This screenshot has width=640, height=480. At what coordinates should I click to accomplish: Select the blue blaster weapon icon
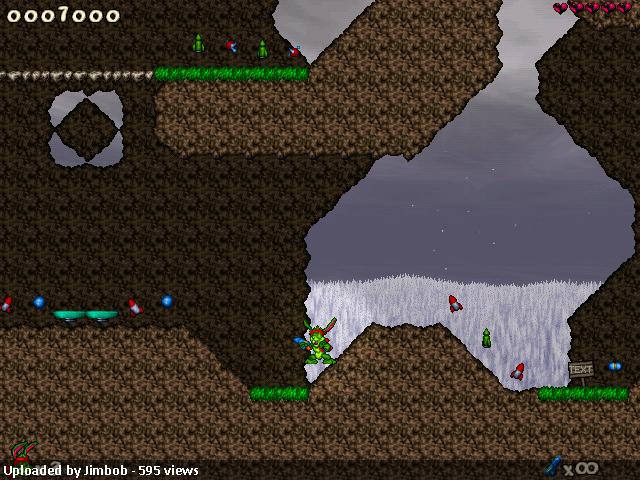click(x=552, y=465)
